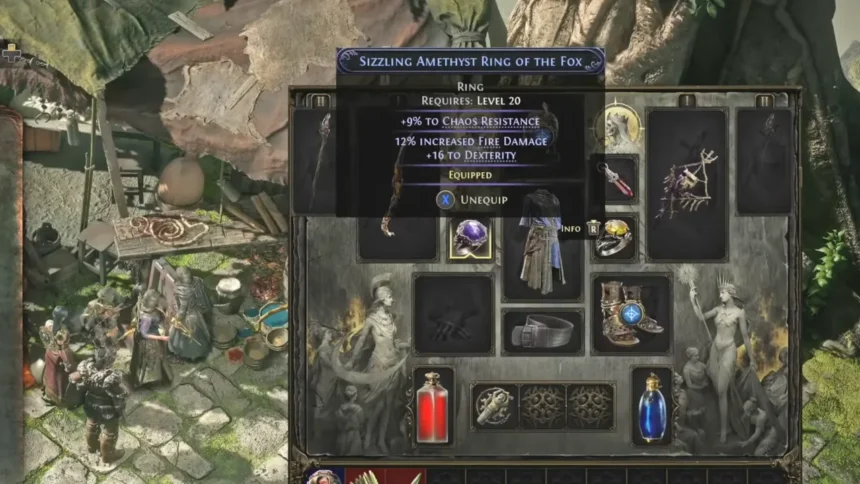Select the red amulet slot
The image size is (860, 484).
[615, 179]
